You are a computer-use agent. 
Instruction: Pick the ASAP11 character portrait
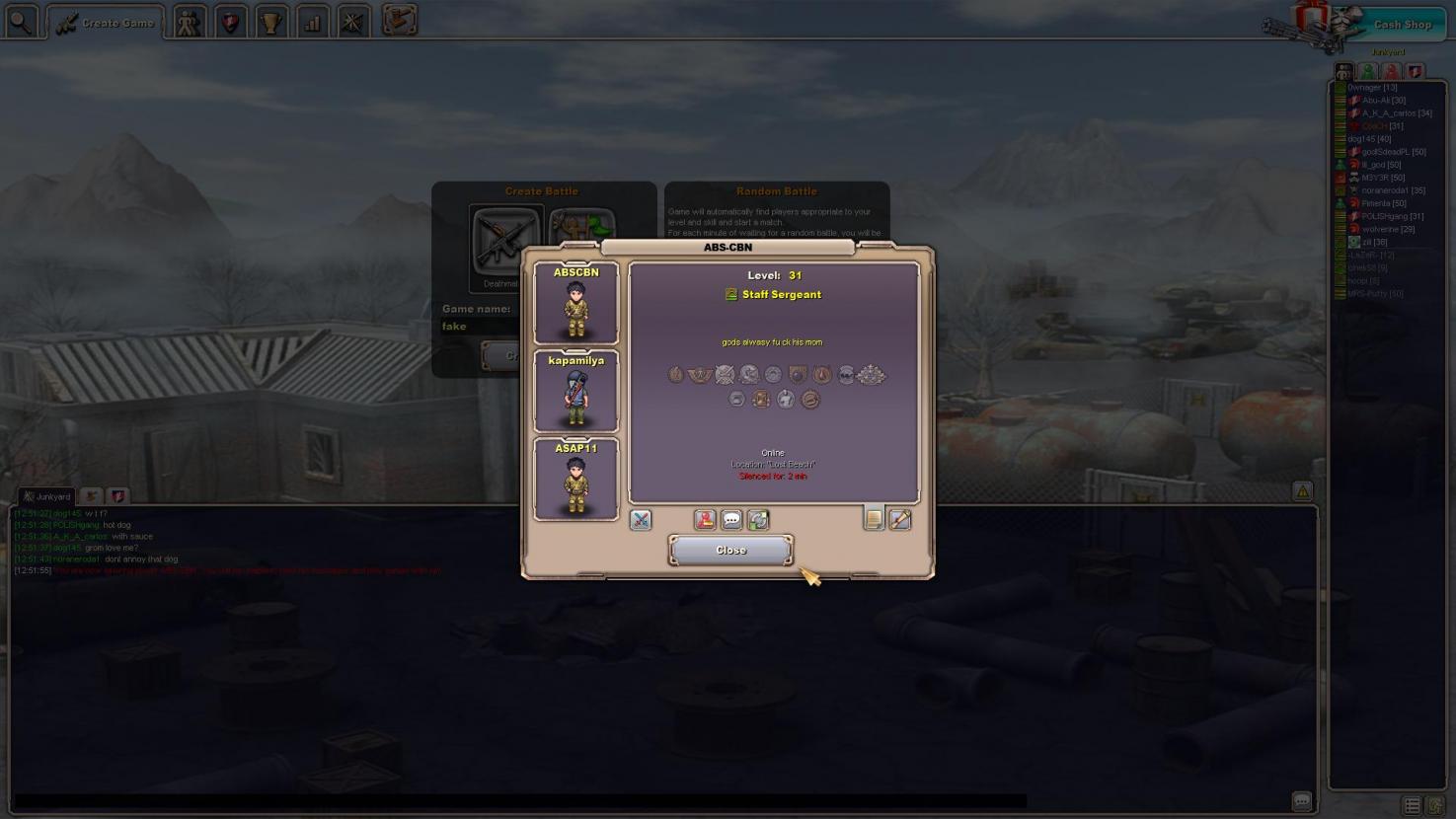tap(576, 479)
